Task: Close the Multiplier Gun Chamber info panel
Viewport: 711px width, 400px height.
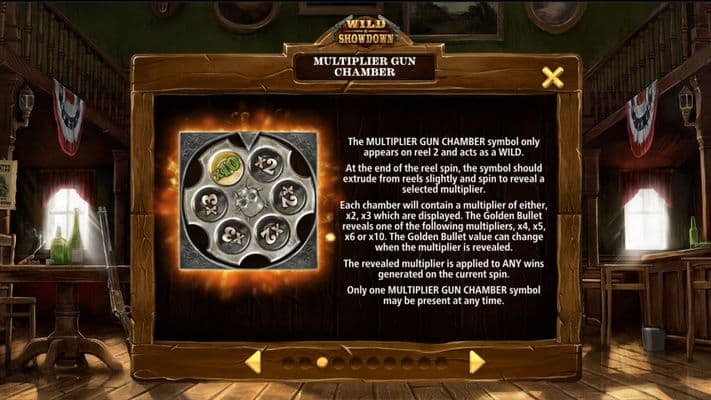Action: click(x=552, y=77)
